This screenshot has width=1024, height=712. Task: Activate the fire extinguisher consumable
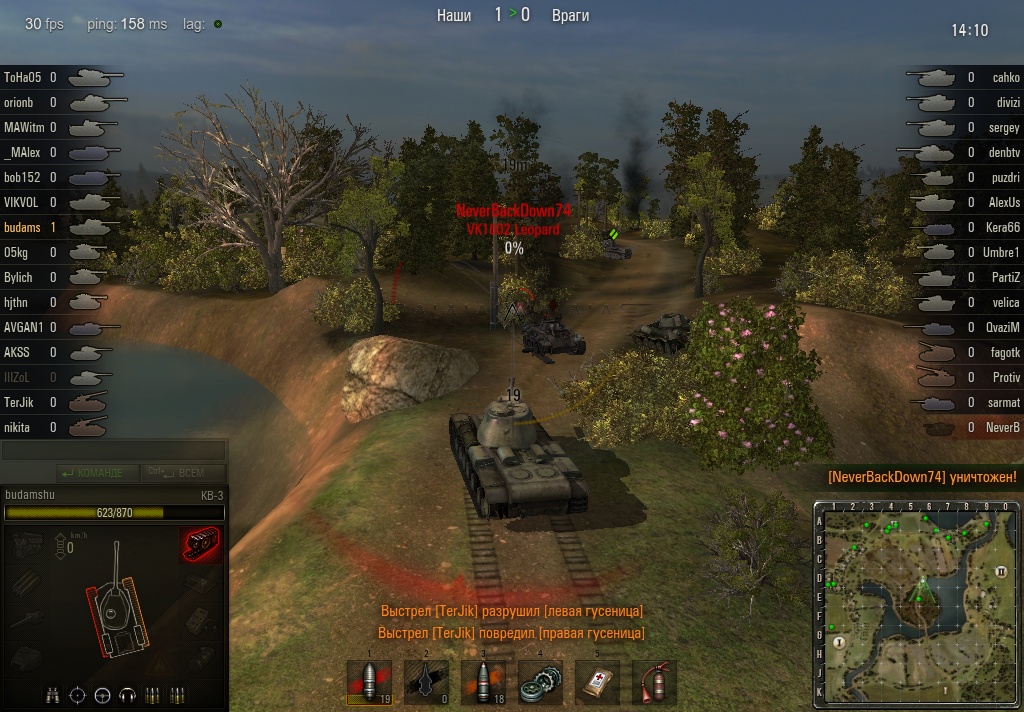[655, 683]
